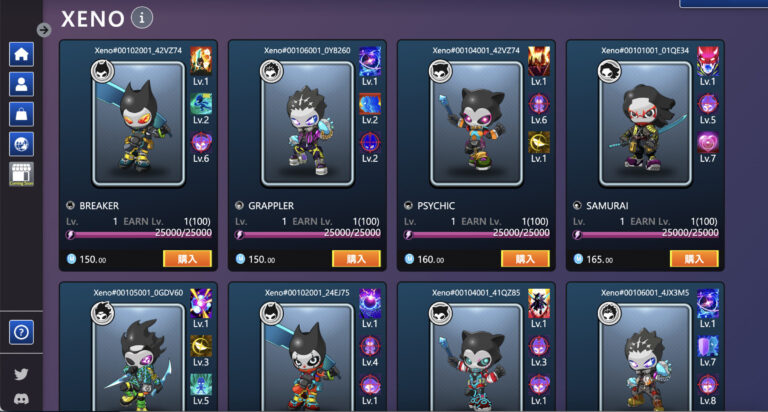768x412 pixels.
Task: Select the BREAKER character portrait
Action: click(x=138, y=124)
